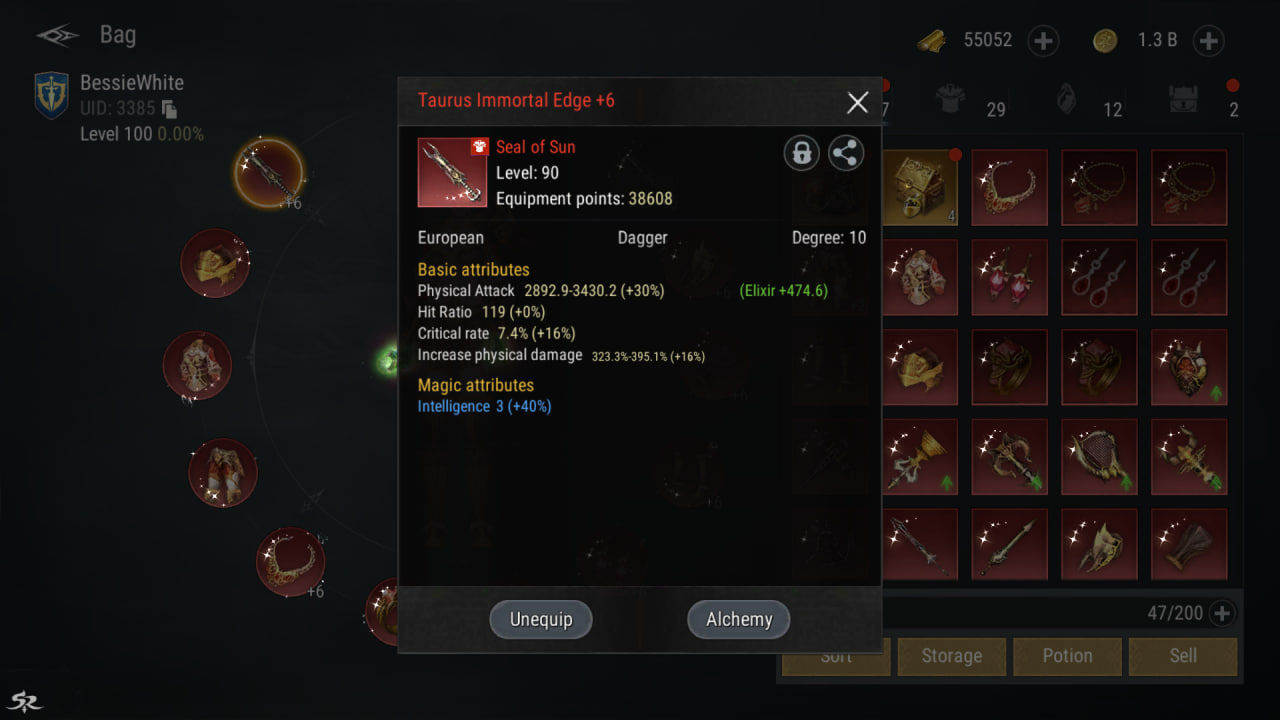This screenshot has height=720, width=1280.
Task: Open the Storage panel
Action: click(951, 656)
